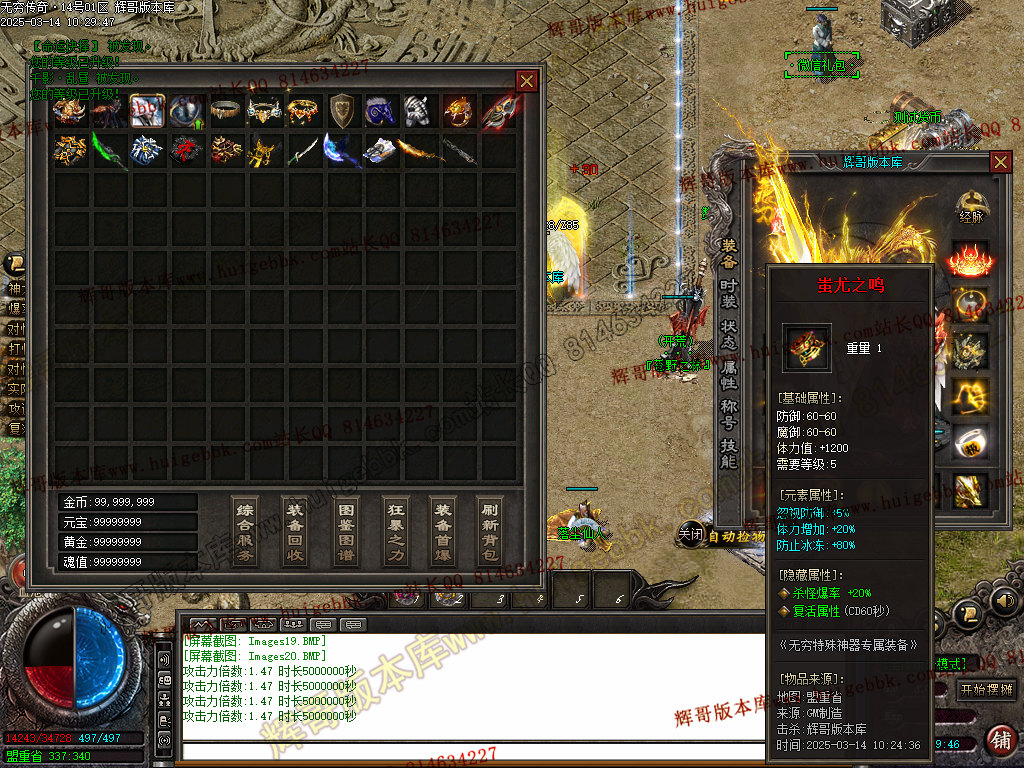Show the 属性 attributes tab
The height and width of the screenshot is (768, 1024).
729,375
